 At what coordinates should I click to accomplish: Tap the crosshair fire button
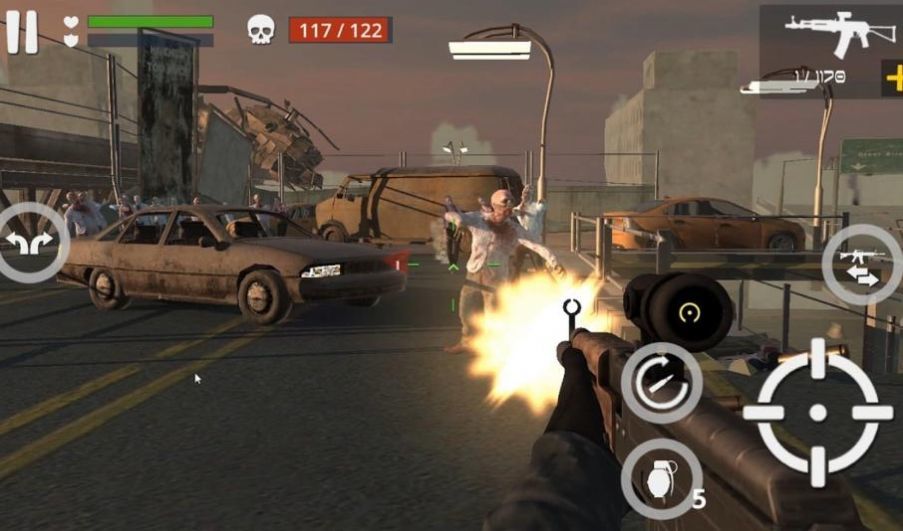click(x=817, y=412)
